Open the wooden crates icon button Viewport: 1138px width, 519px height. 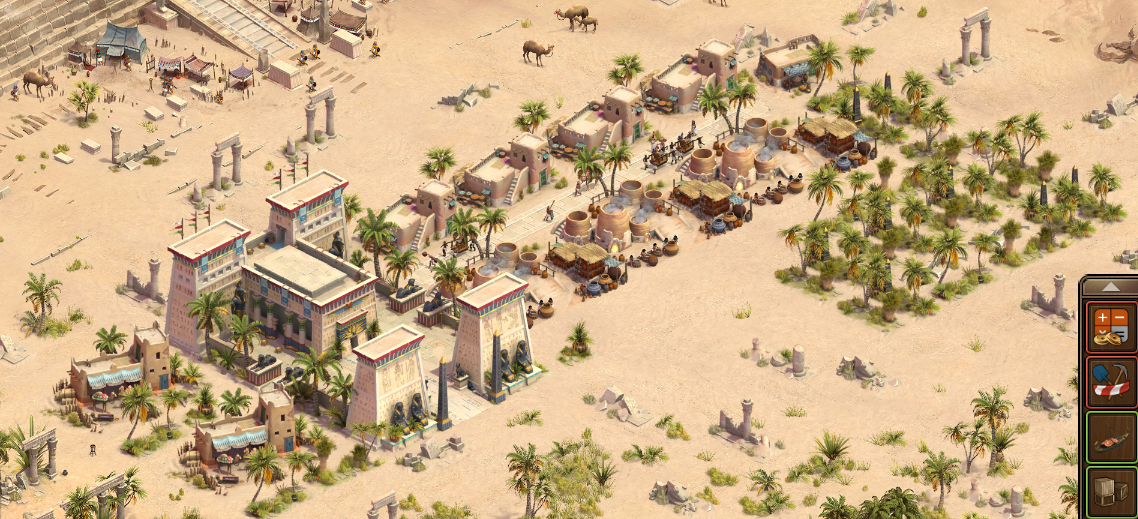coord(1111,493)
